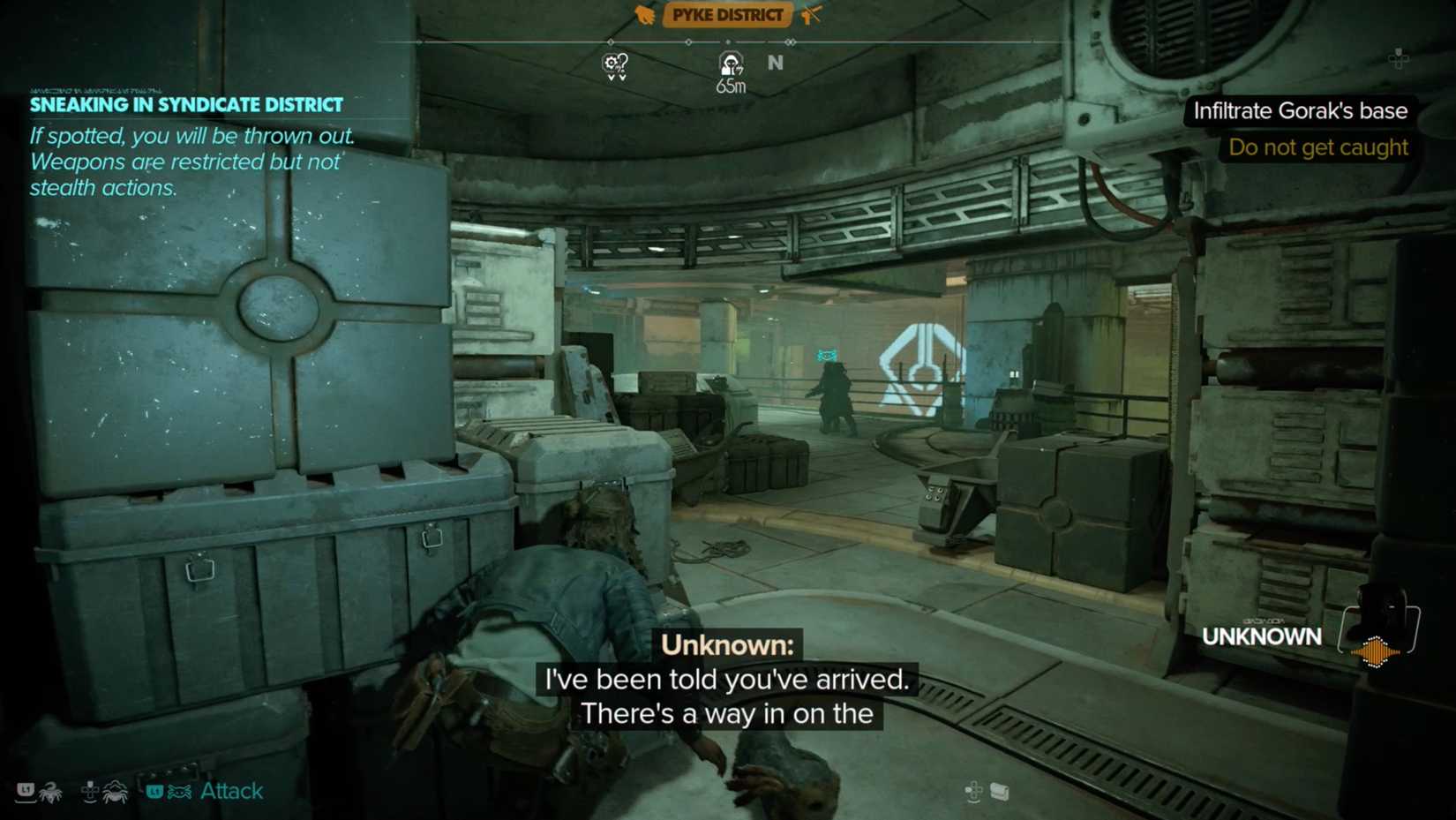The image size is (1456, 820).
Task: Click the Unknown speaker subtitle text
Action: [725, 645]
